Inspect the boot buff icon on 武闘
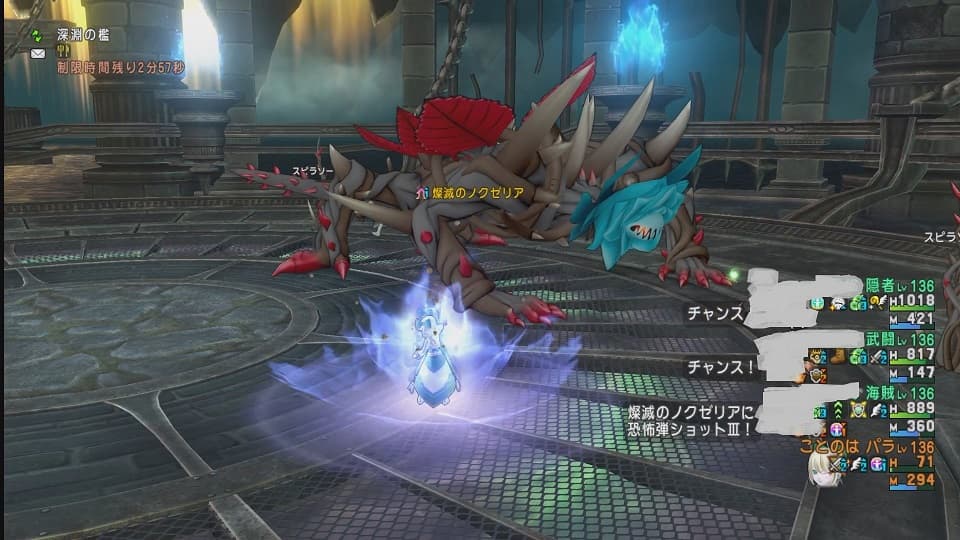The width and height of the screenshot is (960, 540). [839, 356]
